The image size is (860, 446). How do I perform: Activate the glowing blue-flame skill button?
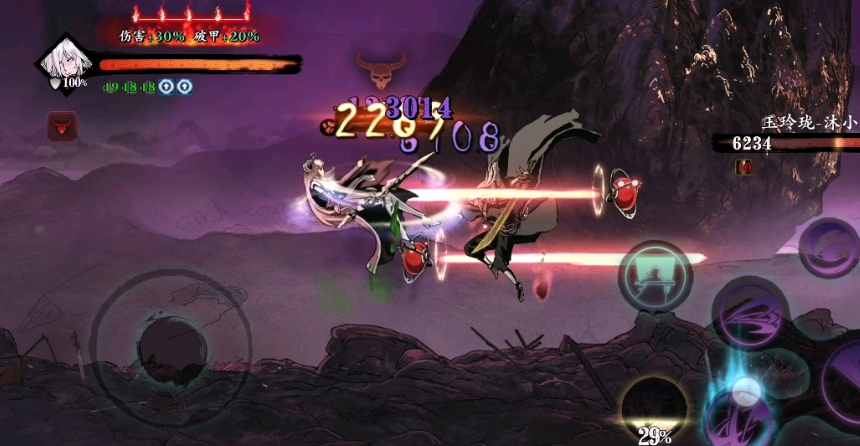click(x=741, y=404)
